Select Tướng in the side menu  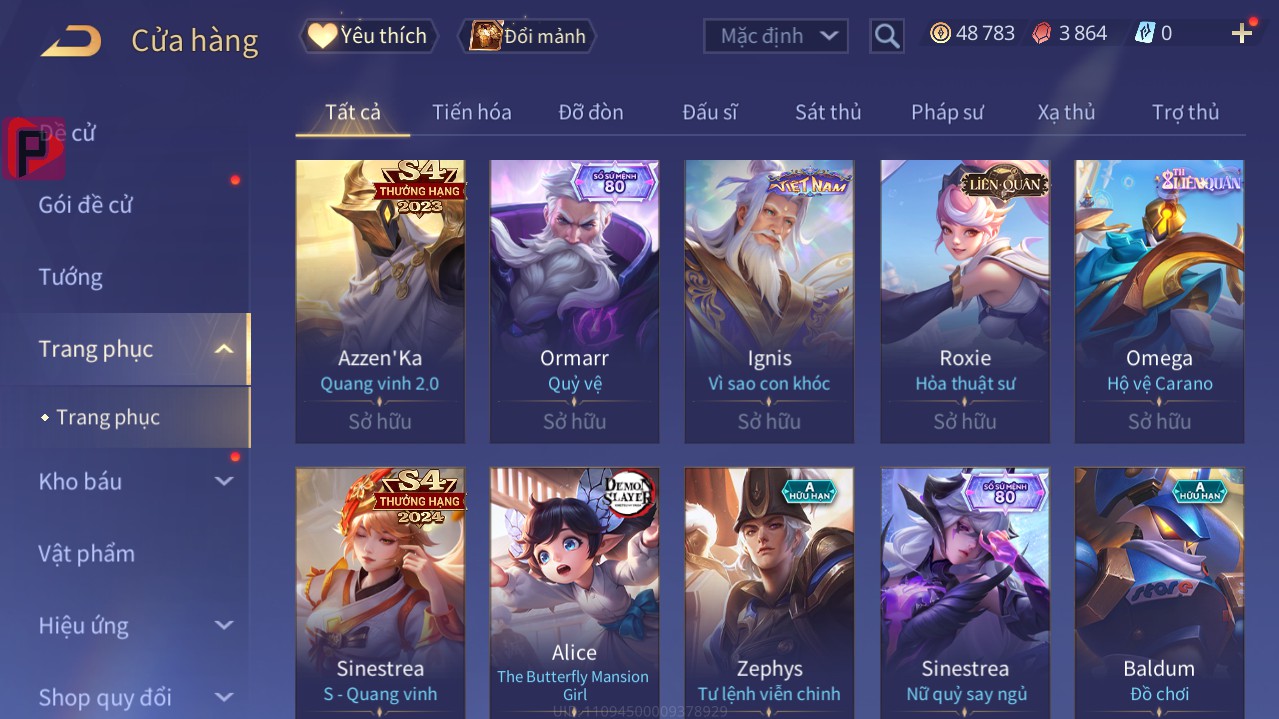(71, 277)
